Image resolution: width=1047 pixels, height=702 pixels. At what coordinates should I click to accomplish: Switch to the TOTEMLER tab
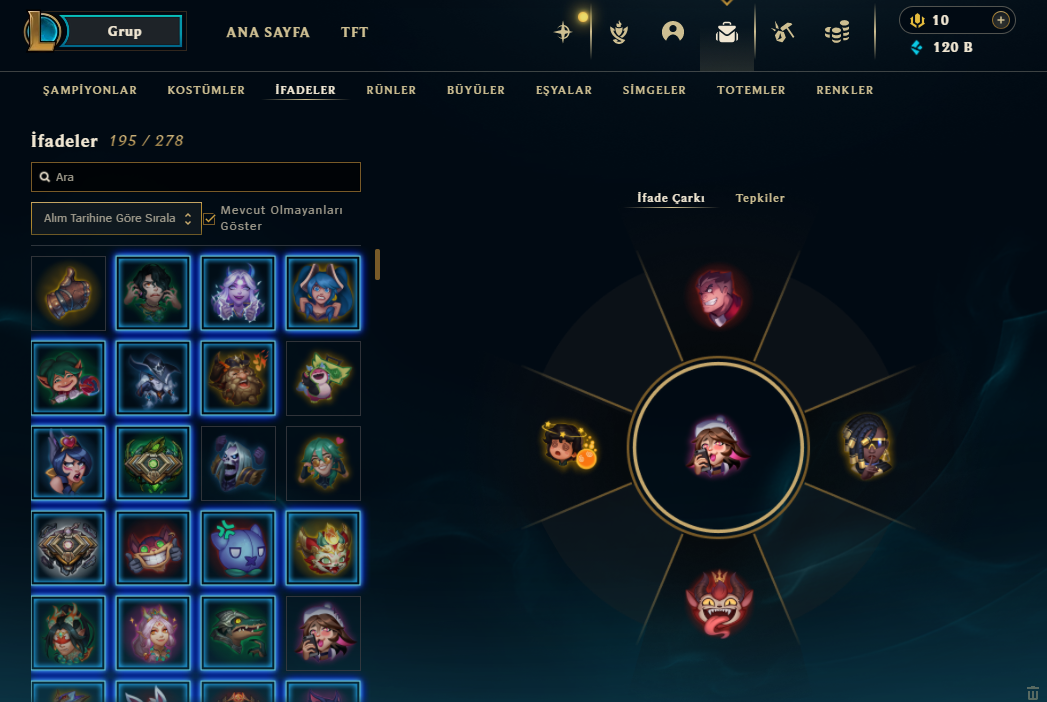click(751, 90)
